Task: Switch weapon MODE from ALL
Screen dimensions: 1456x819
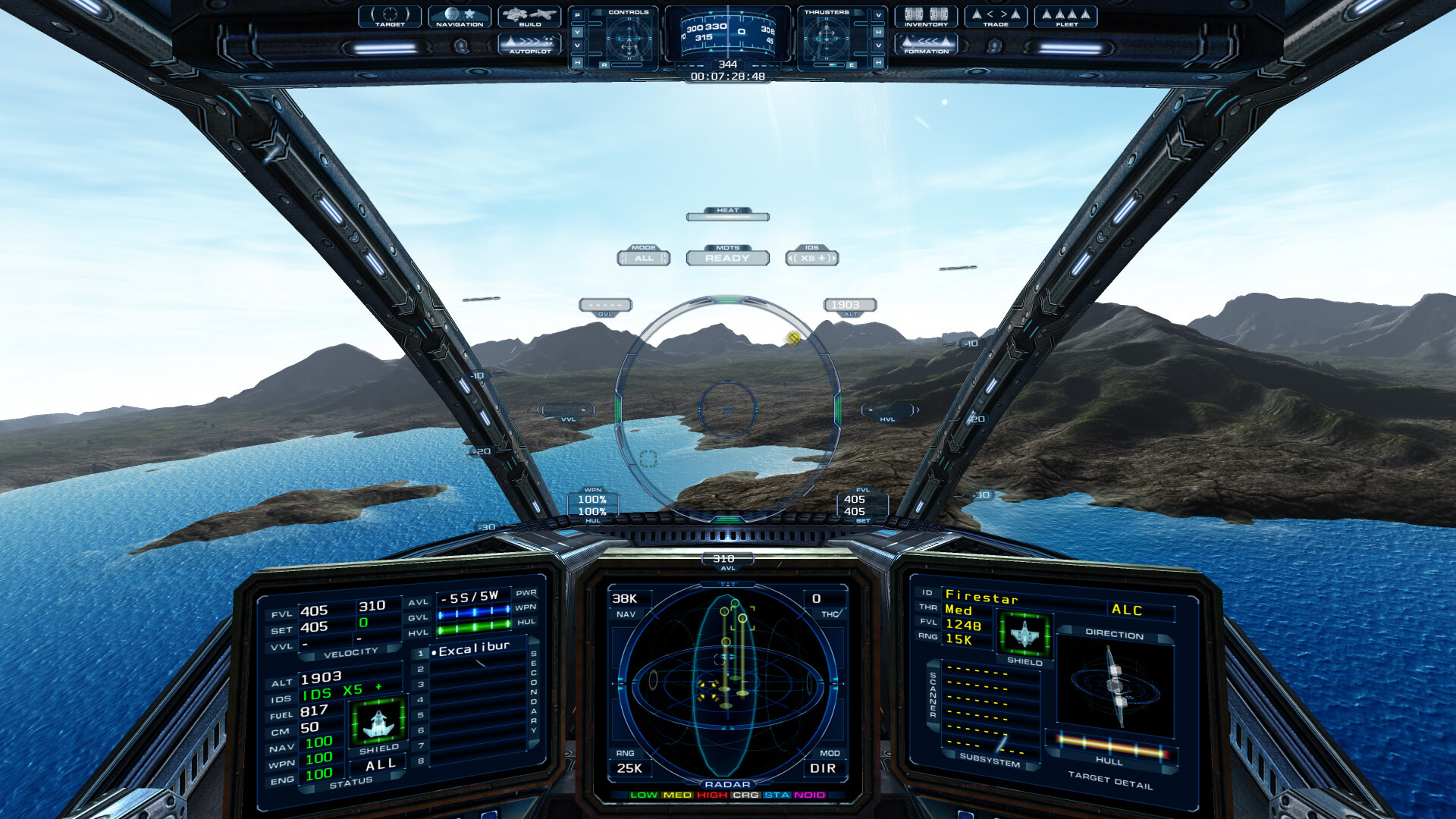Action: 644,259
